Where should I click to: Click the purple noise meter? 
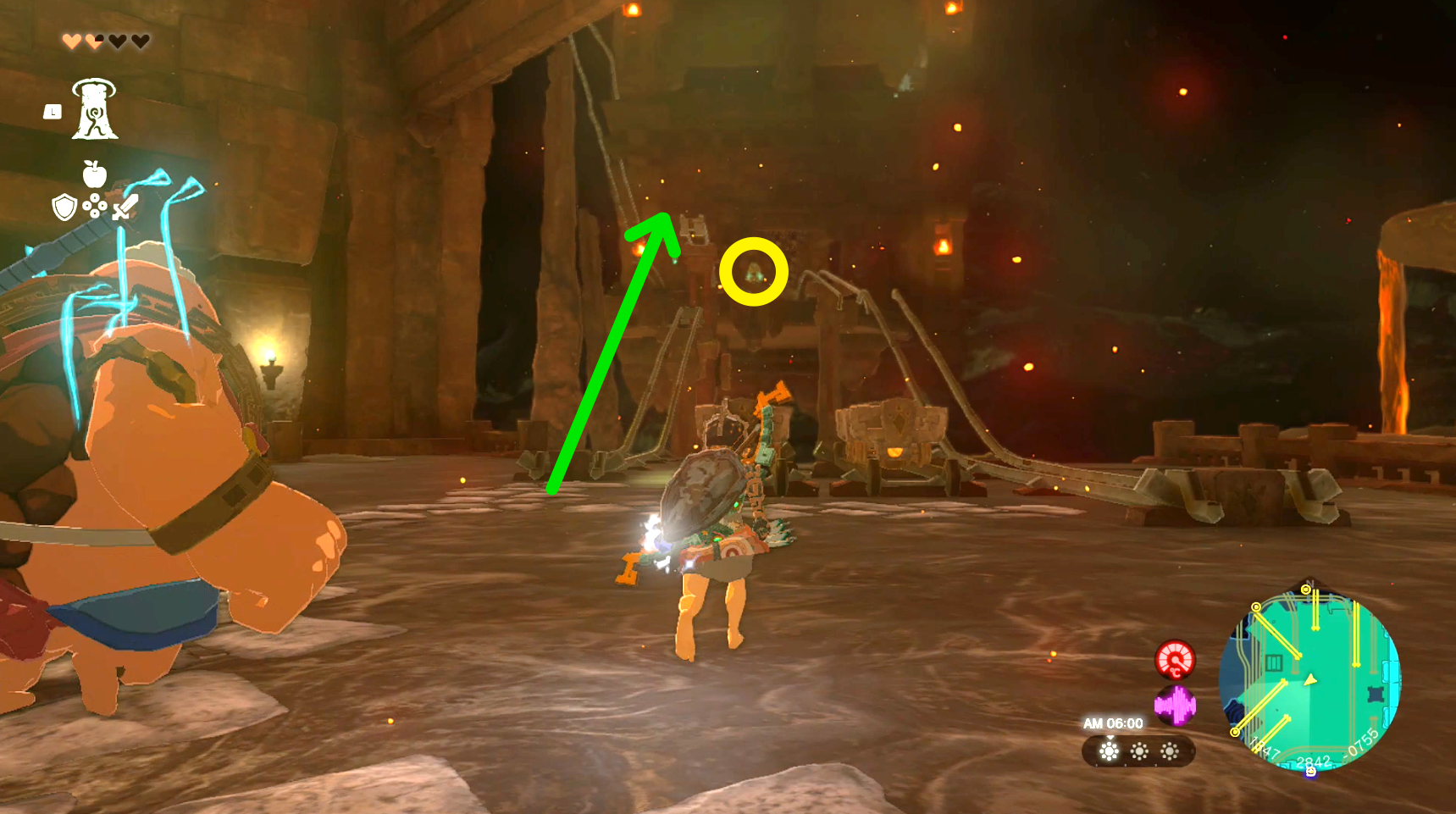[1176, 707]
